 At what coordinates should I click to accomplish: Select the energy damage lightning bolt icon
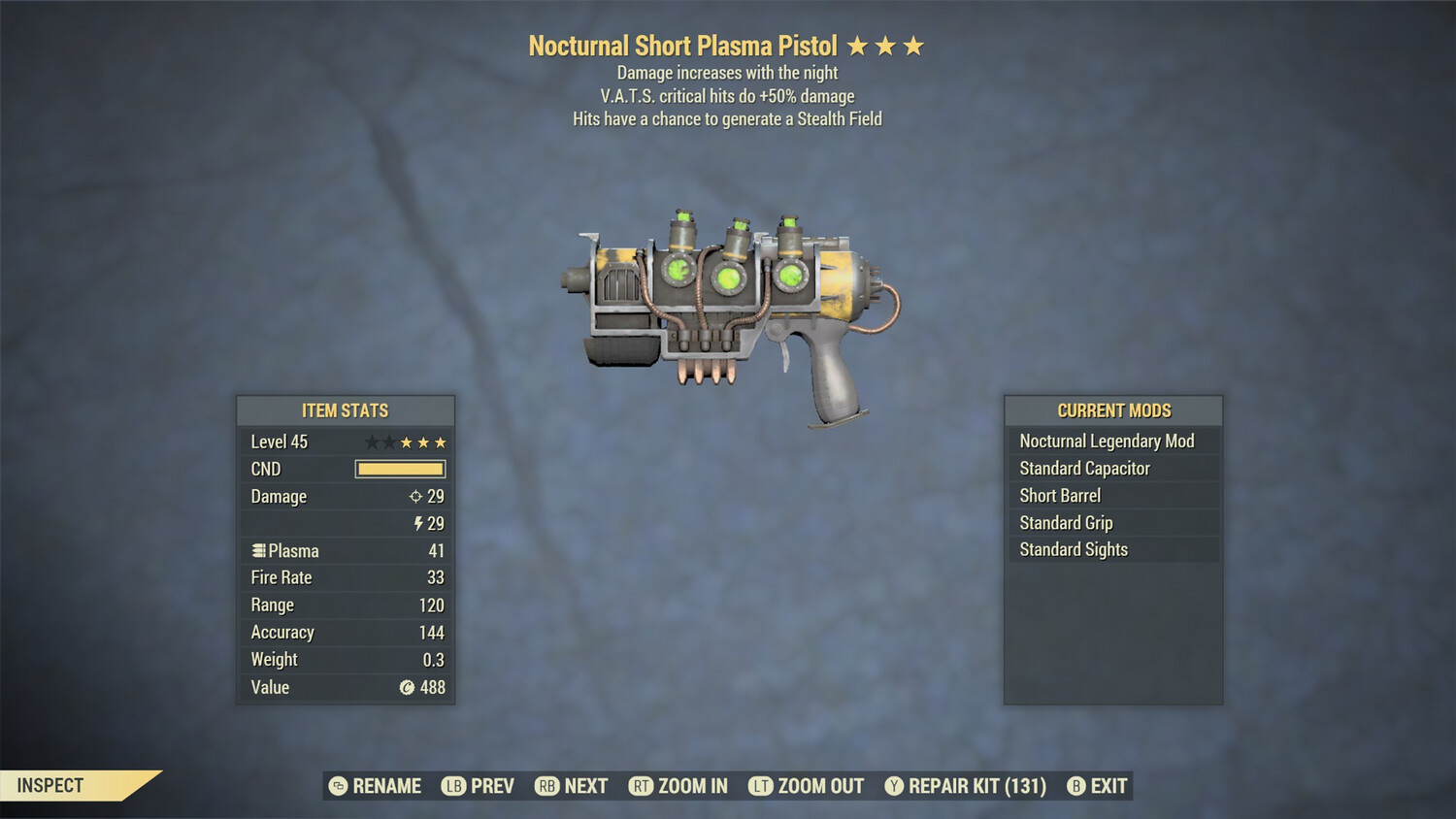coord(418,523)
